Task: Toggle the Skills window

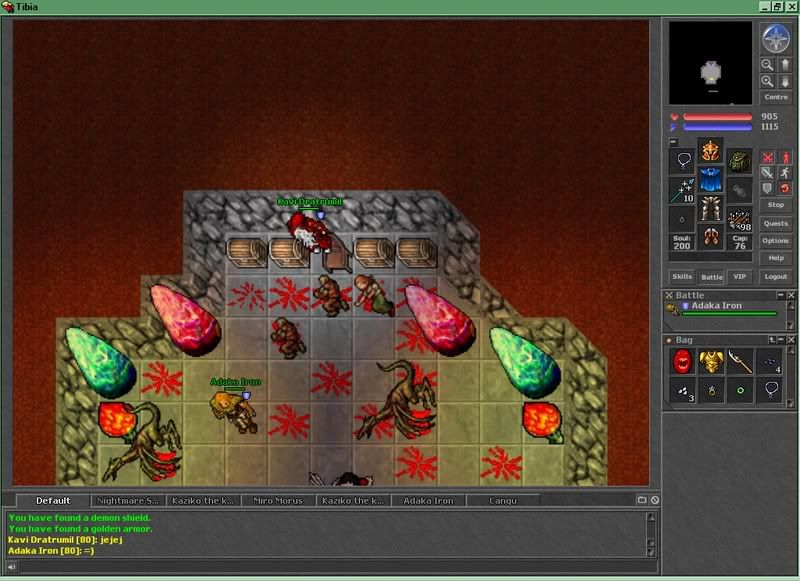Action: (682, 277)
